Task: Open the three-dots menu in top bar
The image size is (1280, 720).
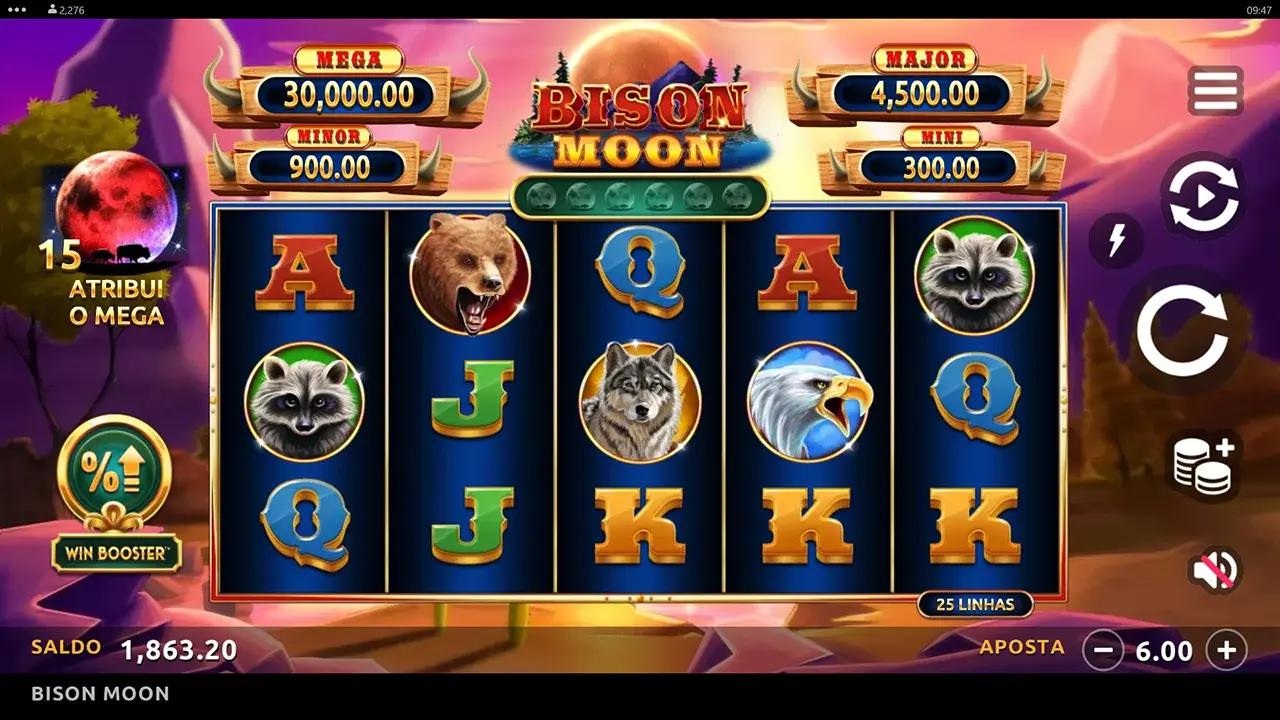Action: [14, 8]
